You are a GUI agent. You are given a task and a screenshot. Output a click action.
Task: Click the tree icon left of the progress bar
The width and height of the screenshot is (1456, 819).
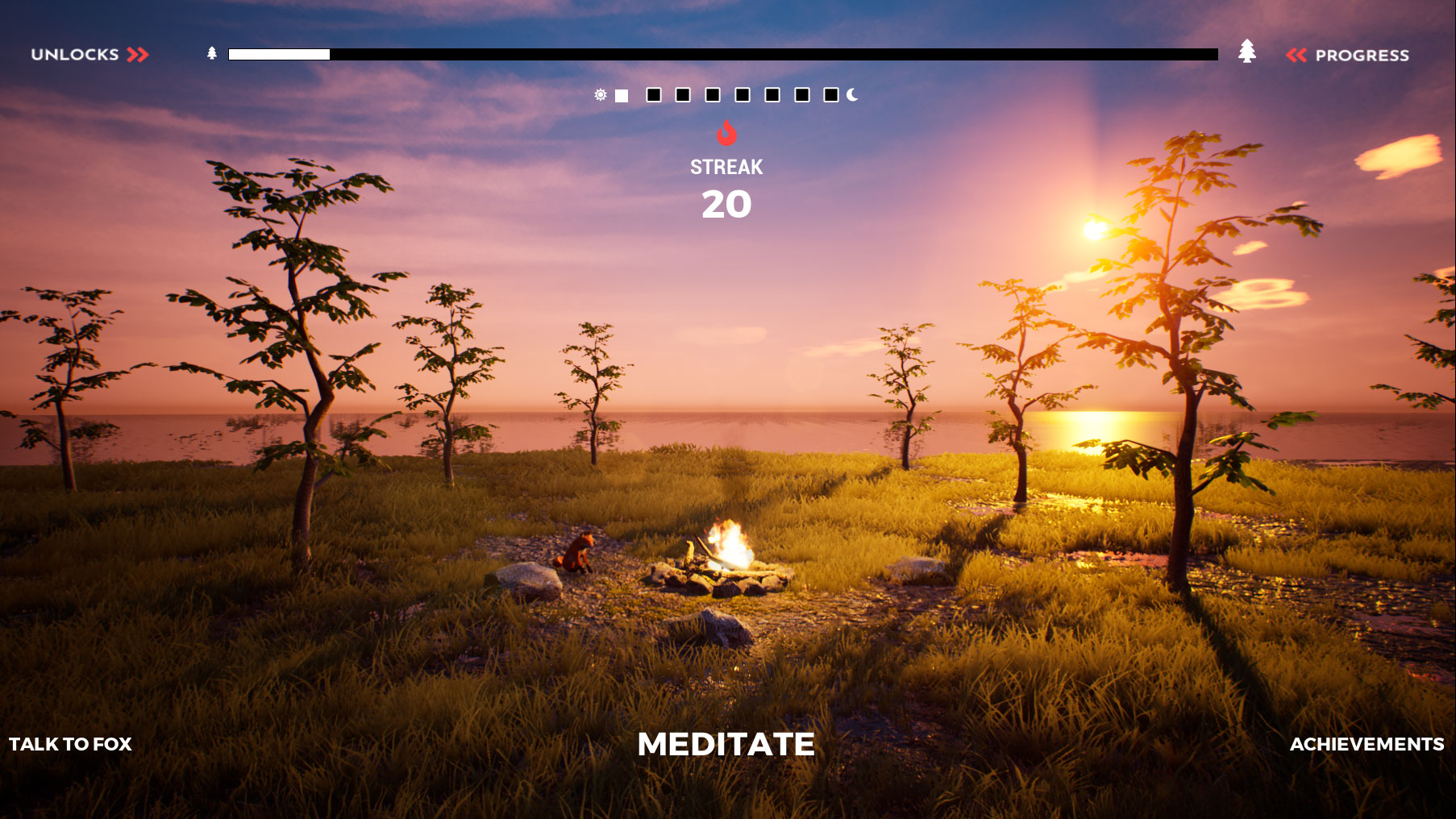(x=211, y=53)
